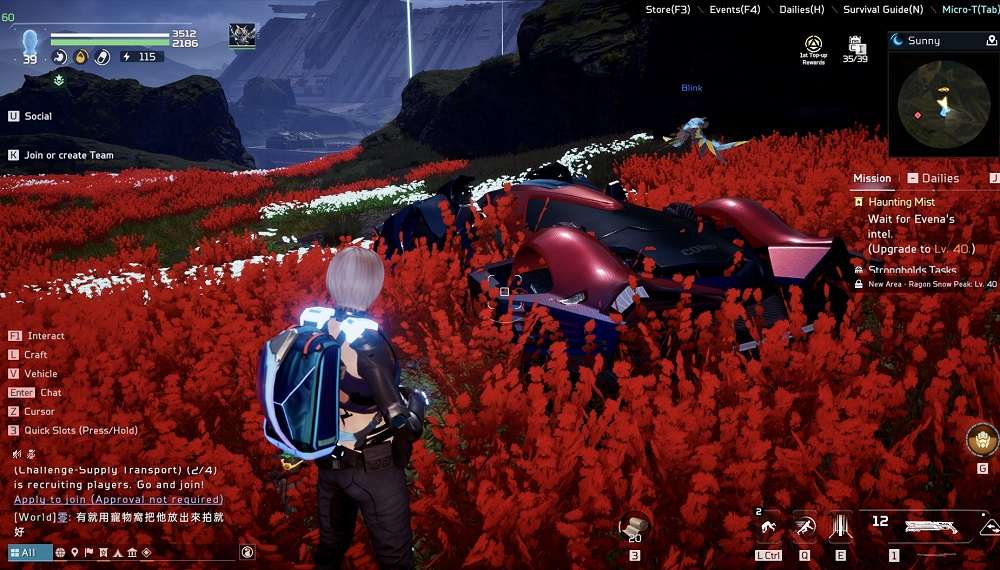Screen dimensions: 1000x570
Task: Click the map pin icon beside Sunny
Action: tap(991, 41)
